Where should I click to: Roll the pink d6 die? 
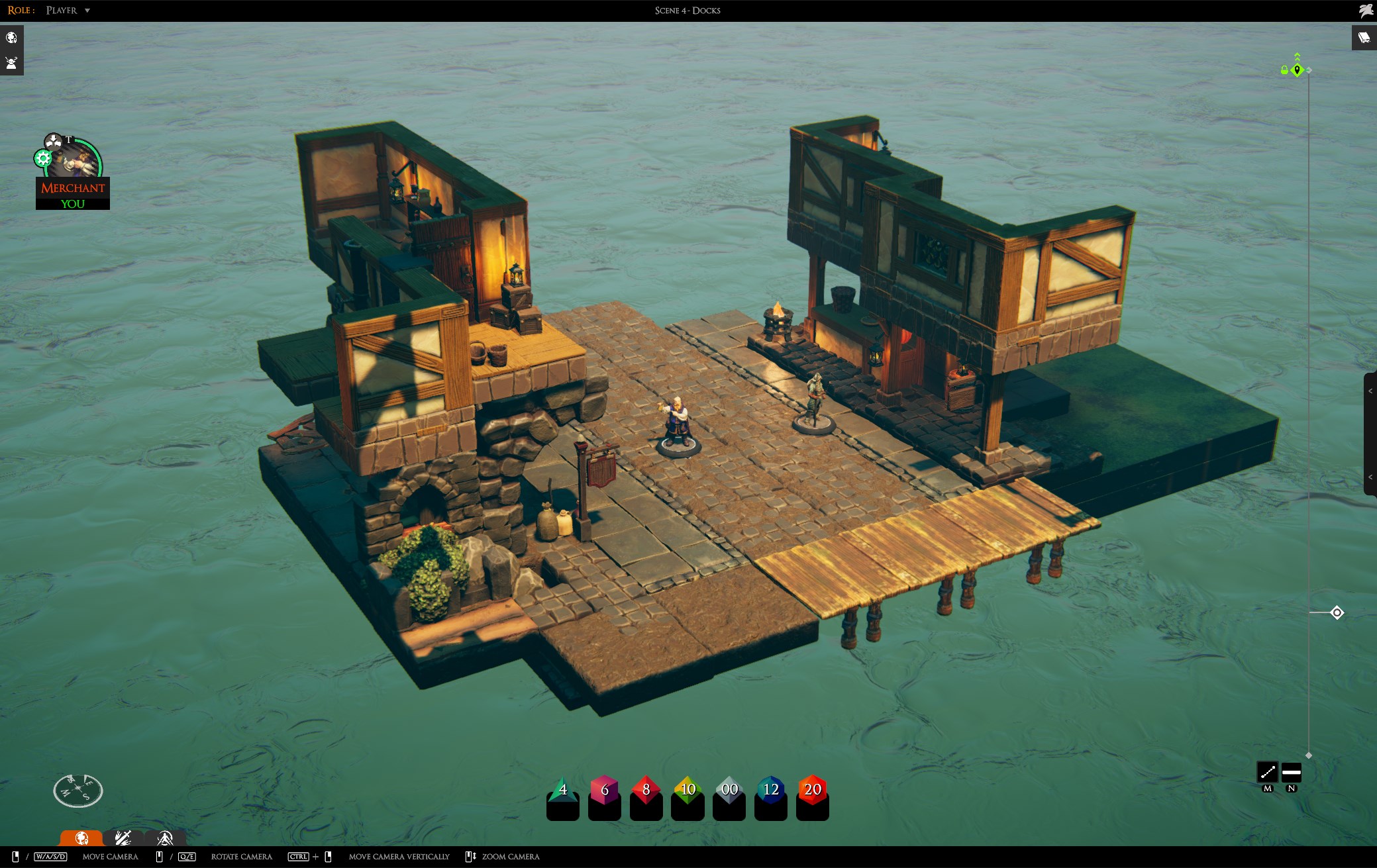pyautogui.click(x=604, y=791)
